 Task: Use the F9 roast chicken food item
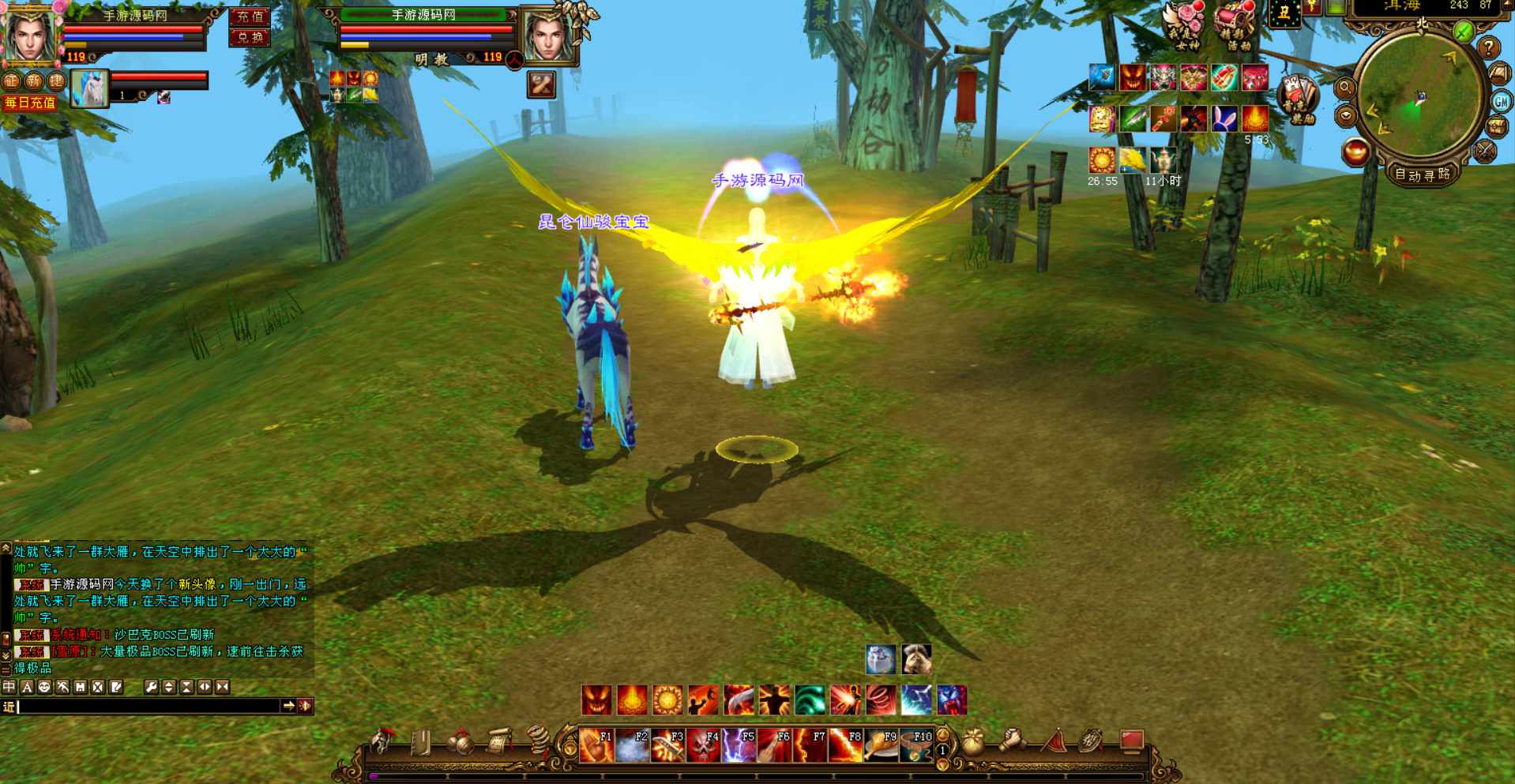click(x=880, y=745)
